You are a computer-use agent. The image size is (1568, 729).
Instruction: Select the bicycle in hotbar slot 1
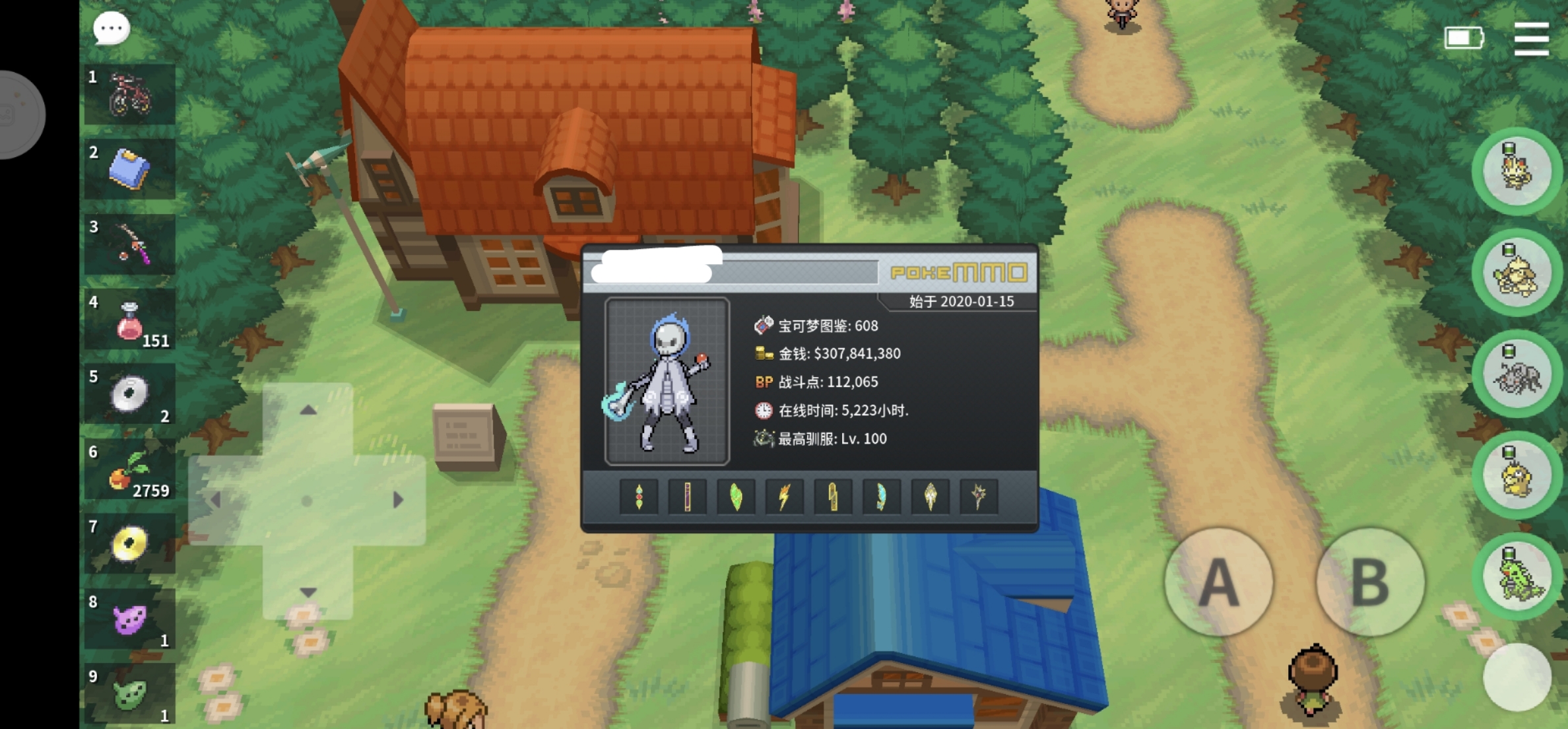(130, 93)
